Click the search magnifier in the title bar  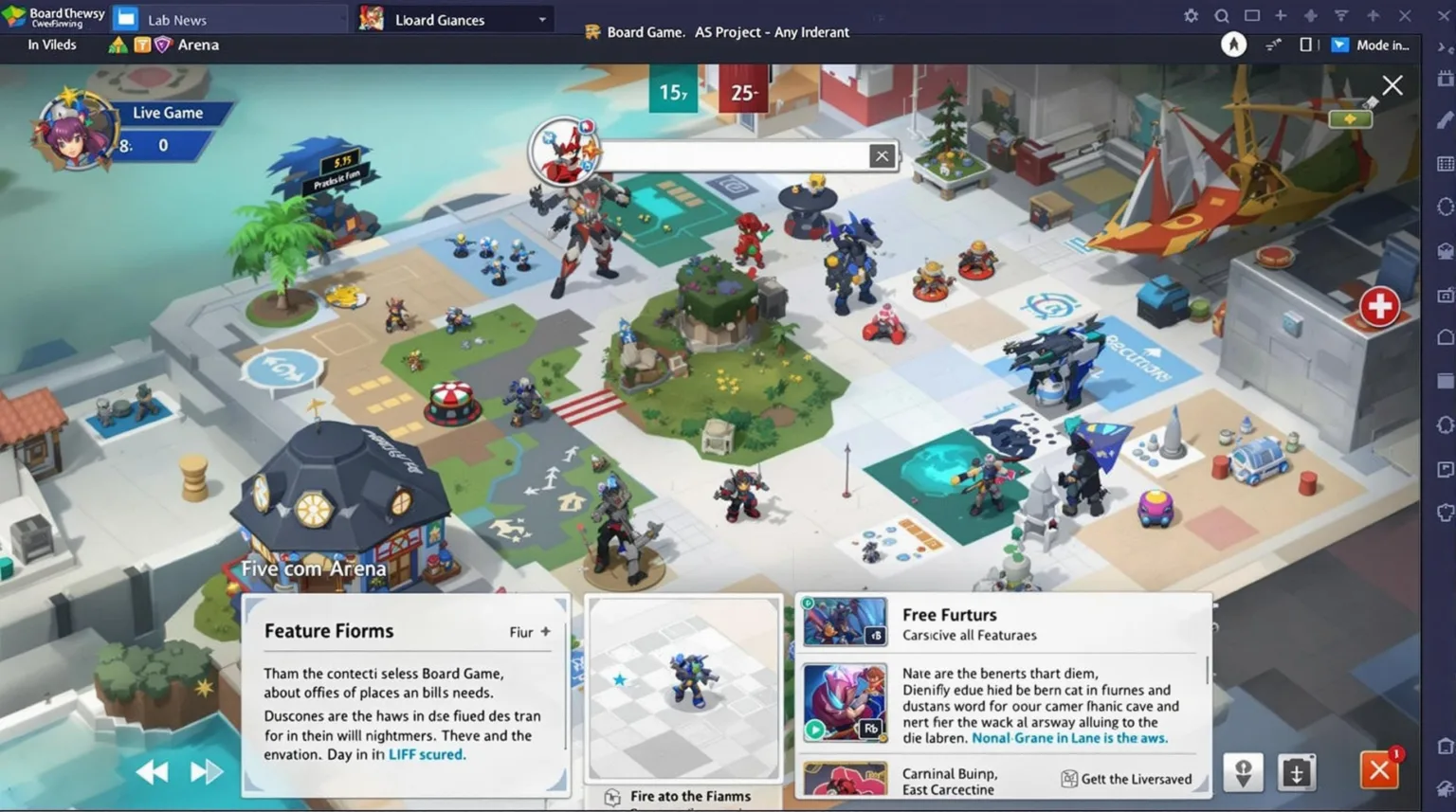click(x=1222, y=15)
